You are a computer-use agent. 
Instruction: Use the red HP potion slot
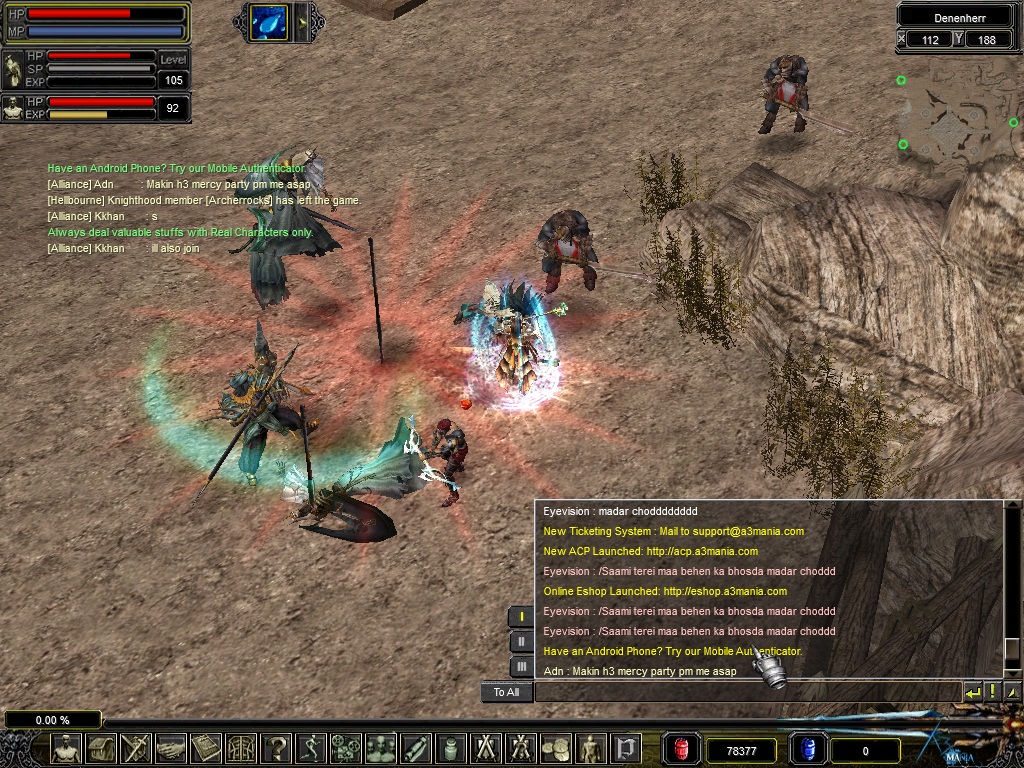click(683, 749)
